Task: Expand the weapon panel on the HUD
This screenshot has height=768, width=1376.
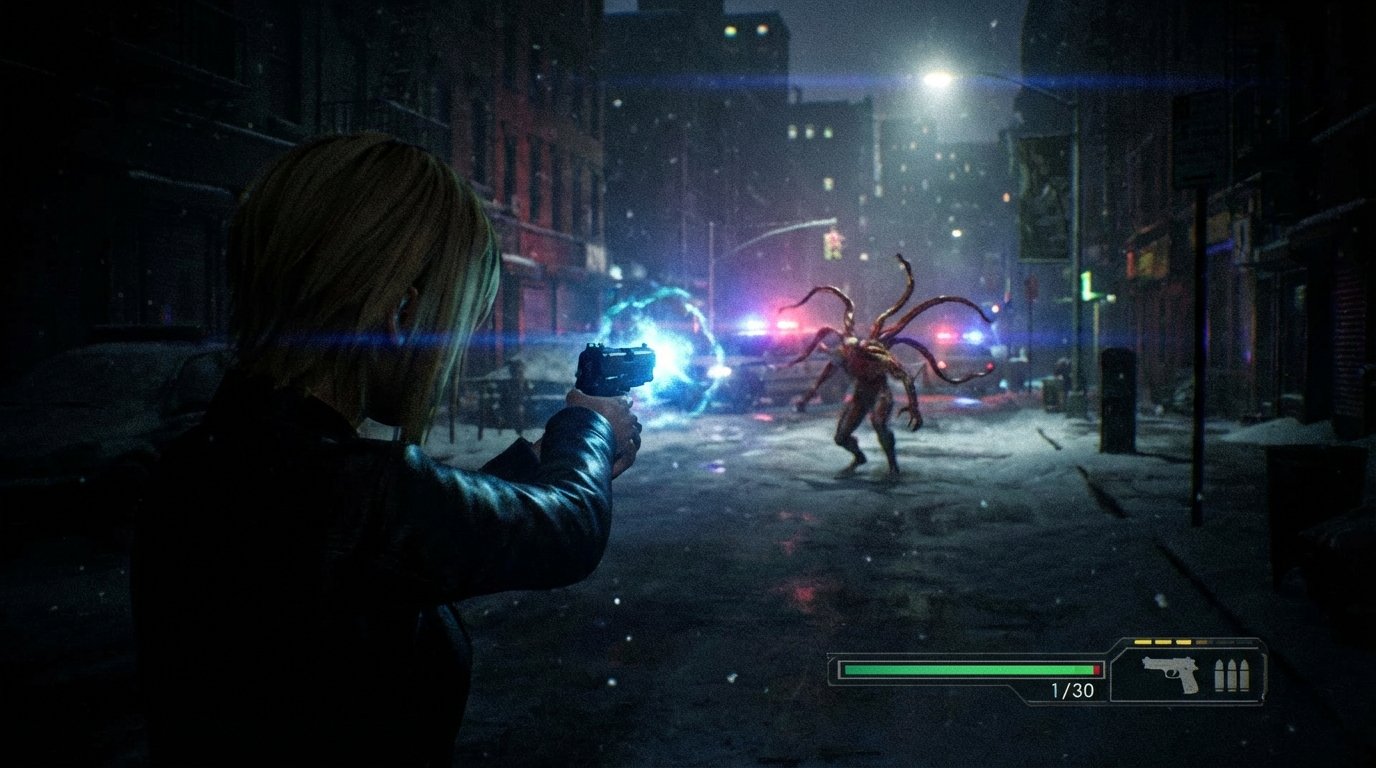Action: click(x=1190, y=672)
